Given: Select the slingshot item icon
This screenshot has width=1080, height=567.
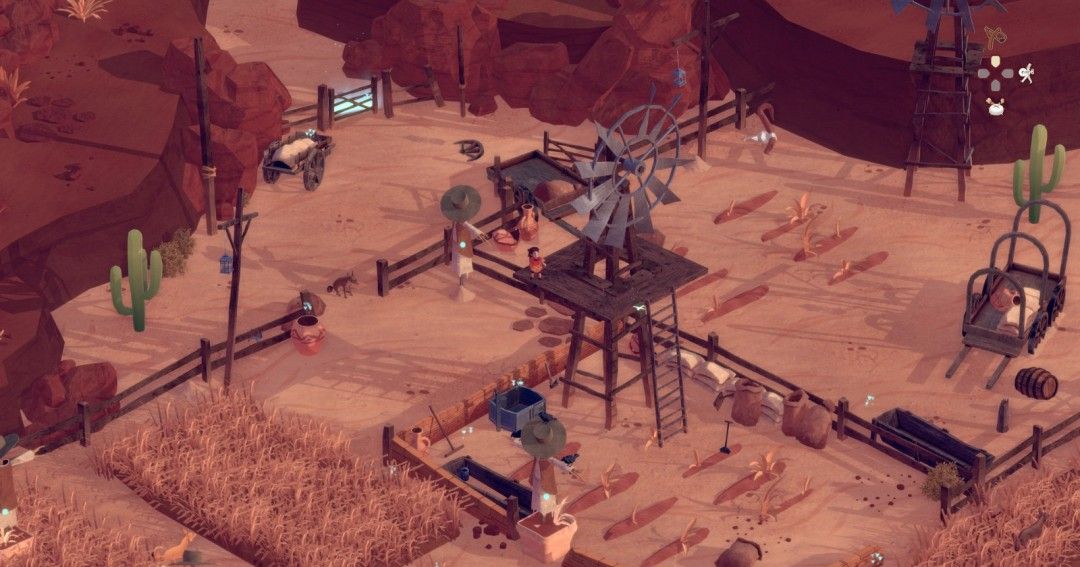Looking at the screenshot, I should click(994, 39).
